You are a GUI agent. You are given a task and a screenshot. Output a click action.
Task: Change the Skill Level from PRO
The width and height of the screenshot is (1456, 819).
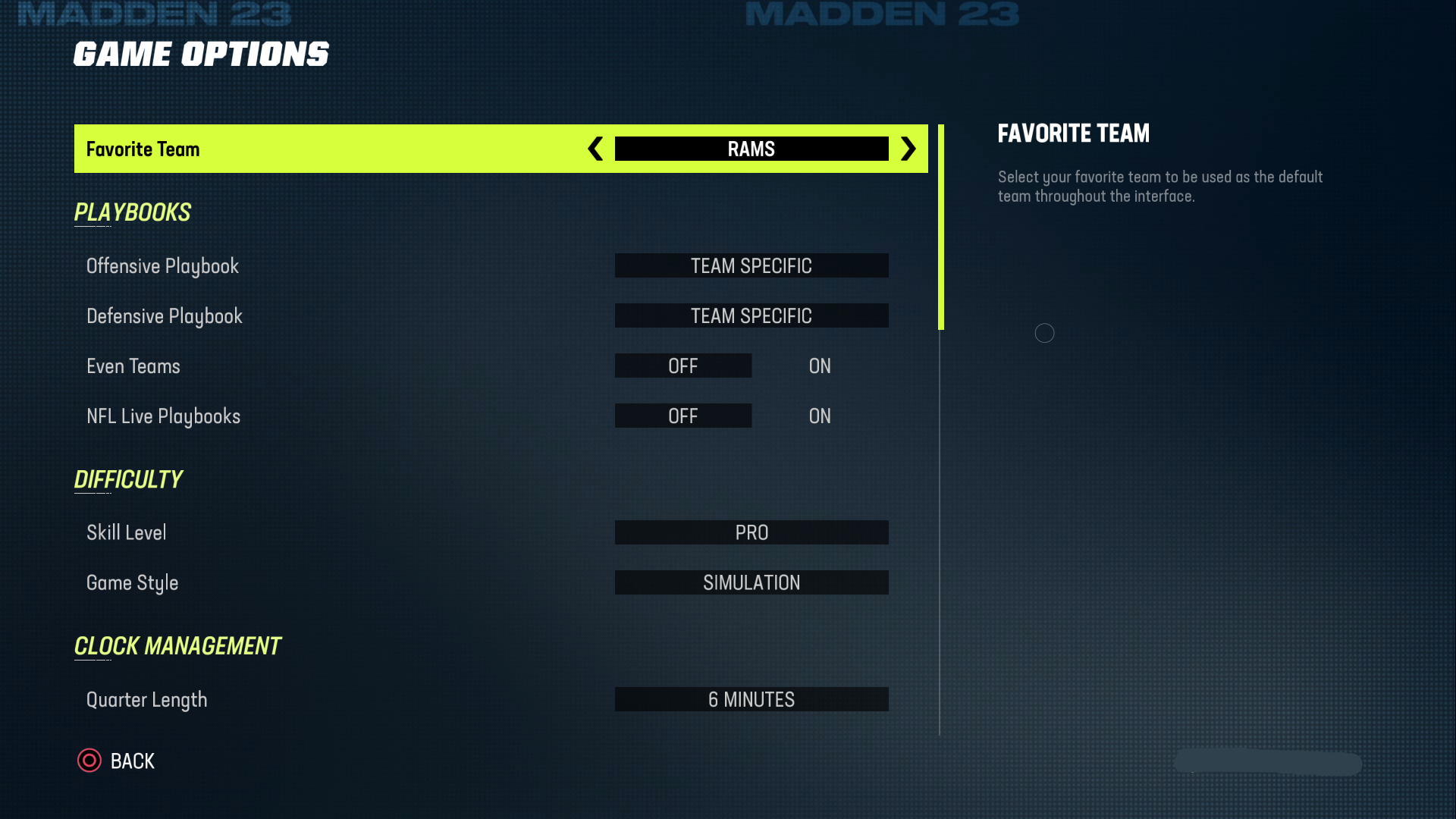tap(752, 532)
